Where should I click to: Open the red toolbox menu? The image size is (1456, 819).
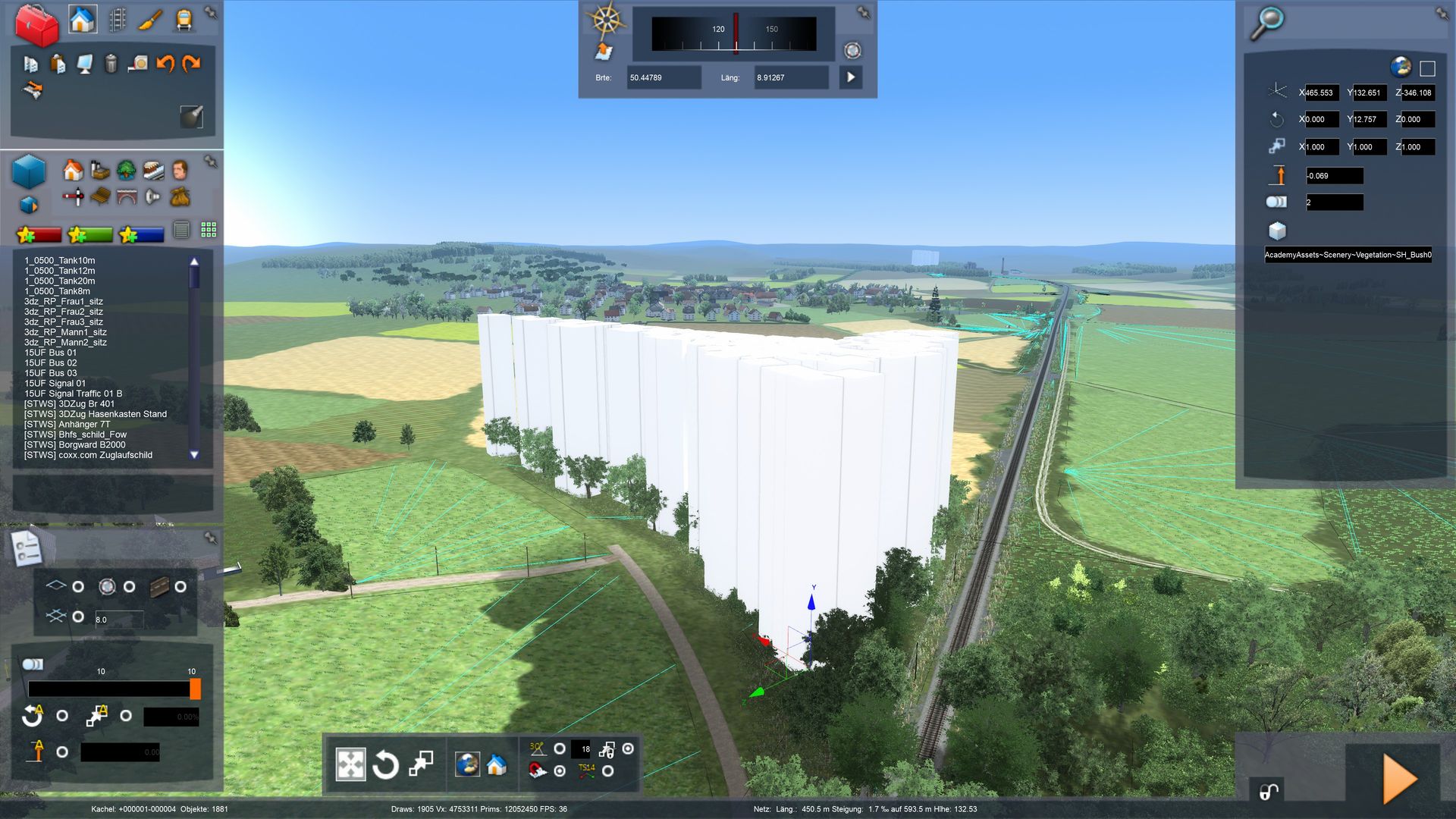[x=36, y=24]
